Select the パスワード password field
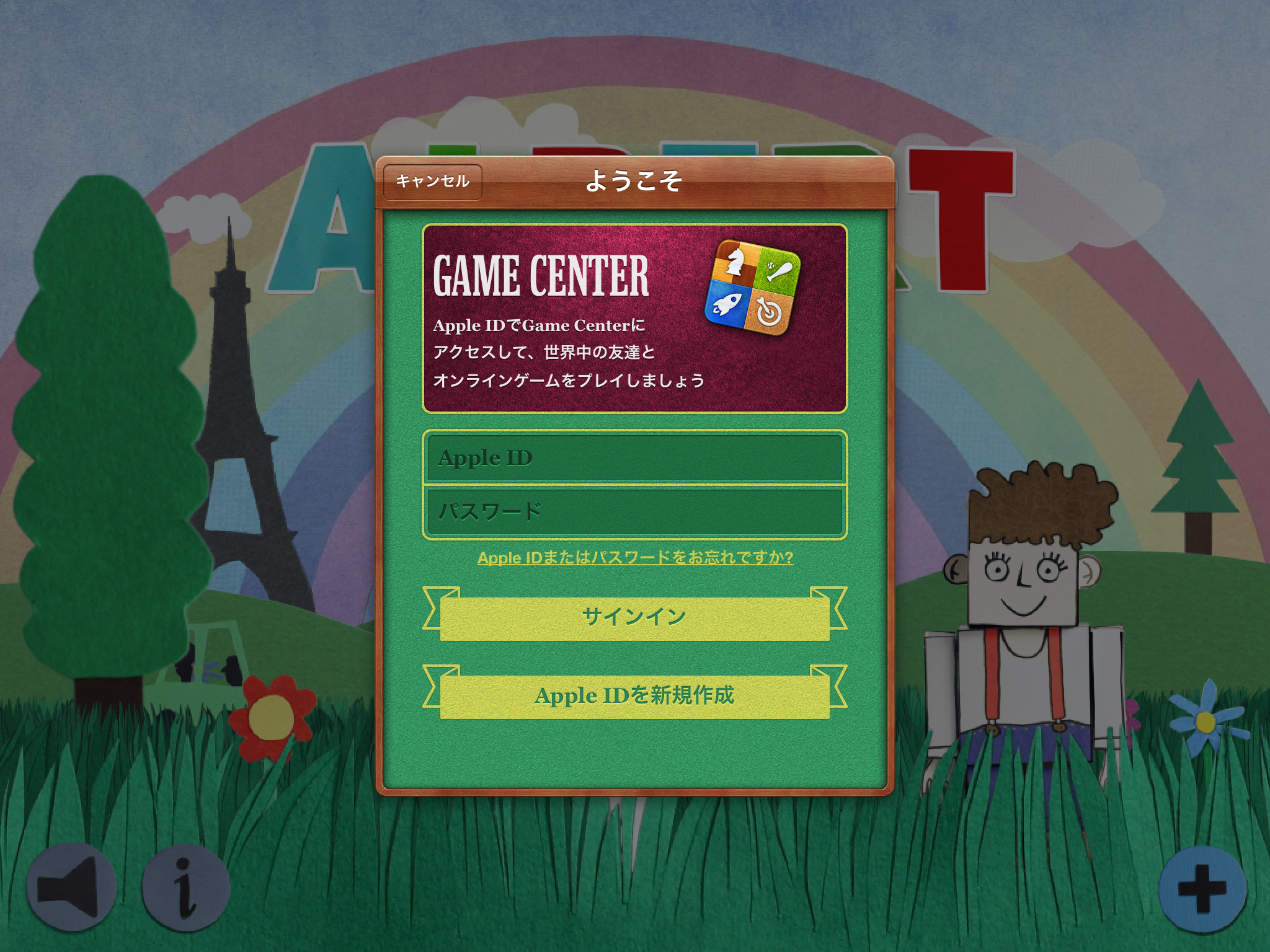The width and height of the screenshot is (1270, 952). click(x=634, y=512)
